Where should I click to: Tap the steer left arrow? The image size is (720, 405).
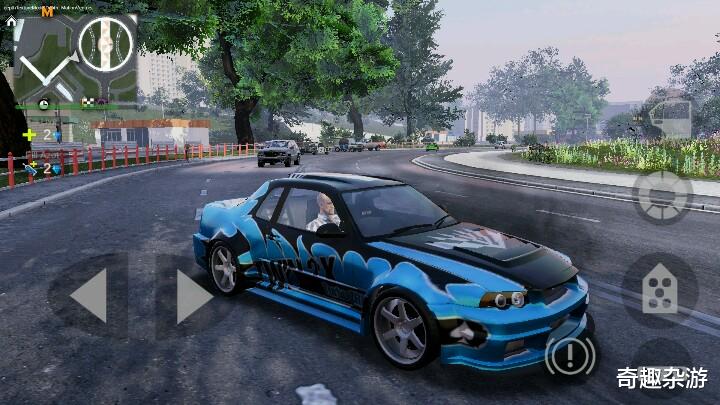[x=89, y=296]
